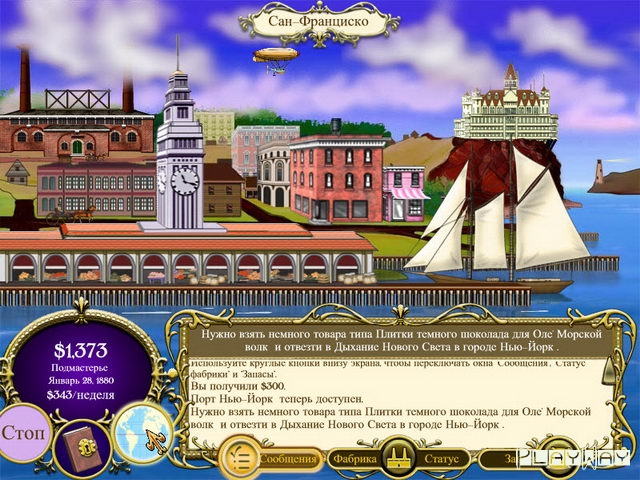
Task: Open the Статус status tab
Action: (x=440, y=460)
